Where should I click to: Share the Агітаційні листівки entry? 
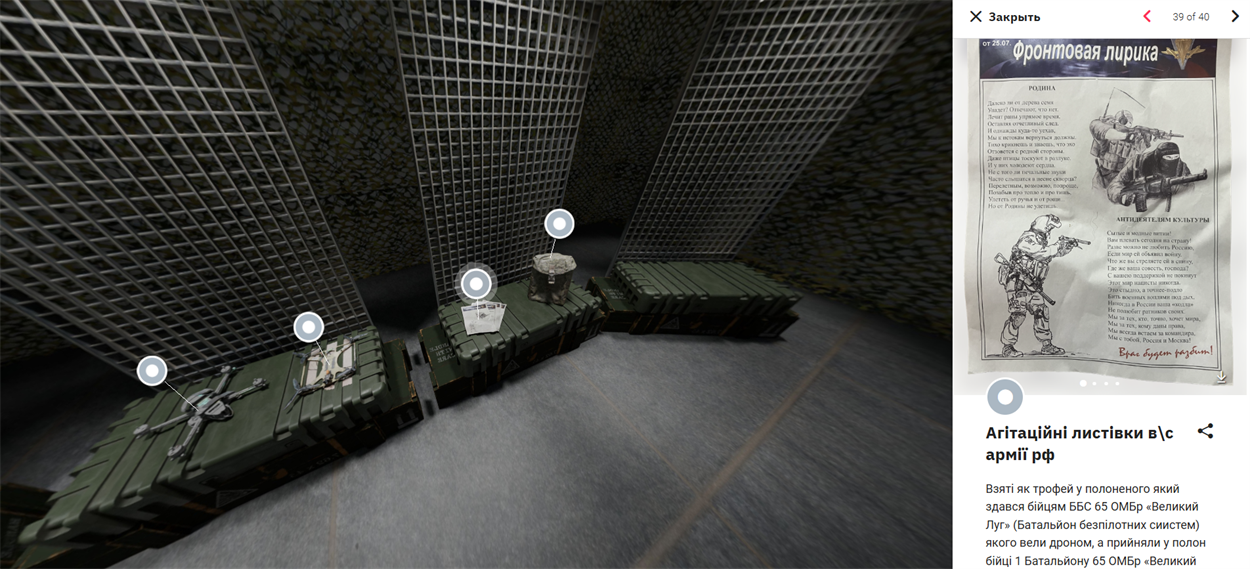tap(1205, 431)
